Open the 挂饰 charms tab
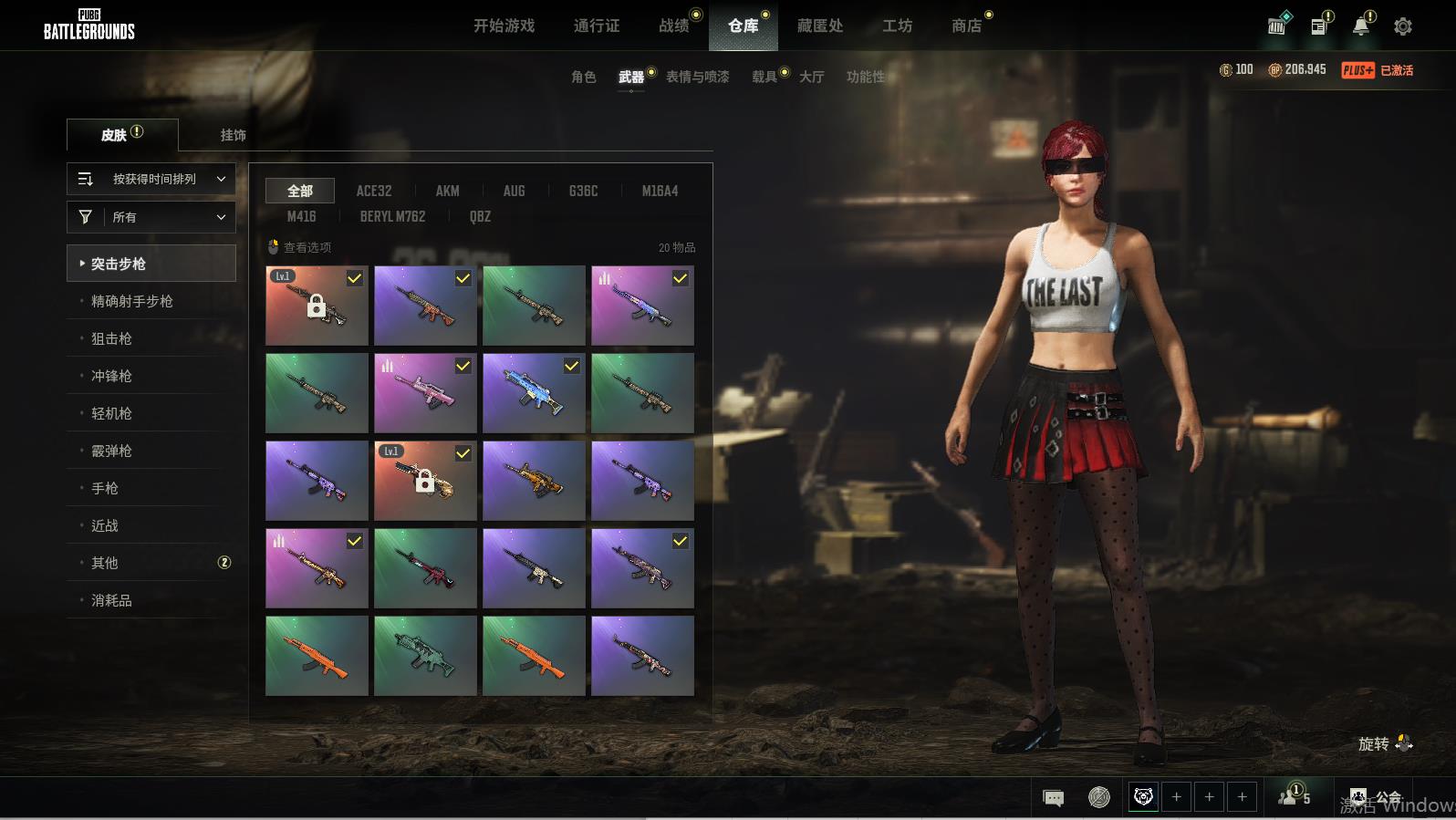Screen dimensions: 1456x820 (x=233, y=135)
